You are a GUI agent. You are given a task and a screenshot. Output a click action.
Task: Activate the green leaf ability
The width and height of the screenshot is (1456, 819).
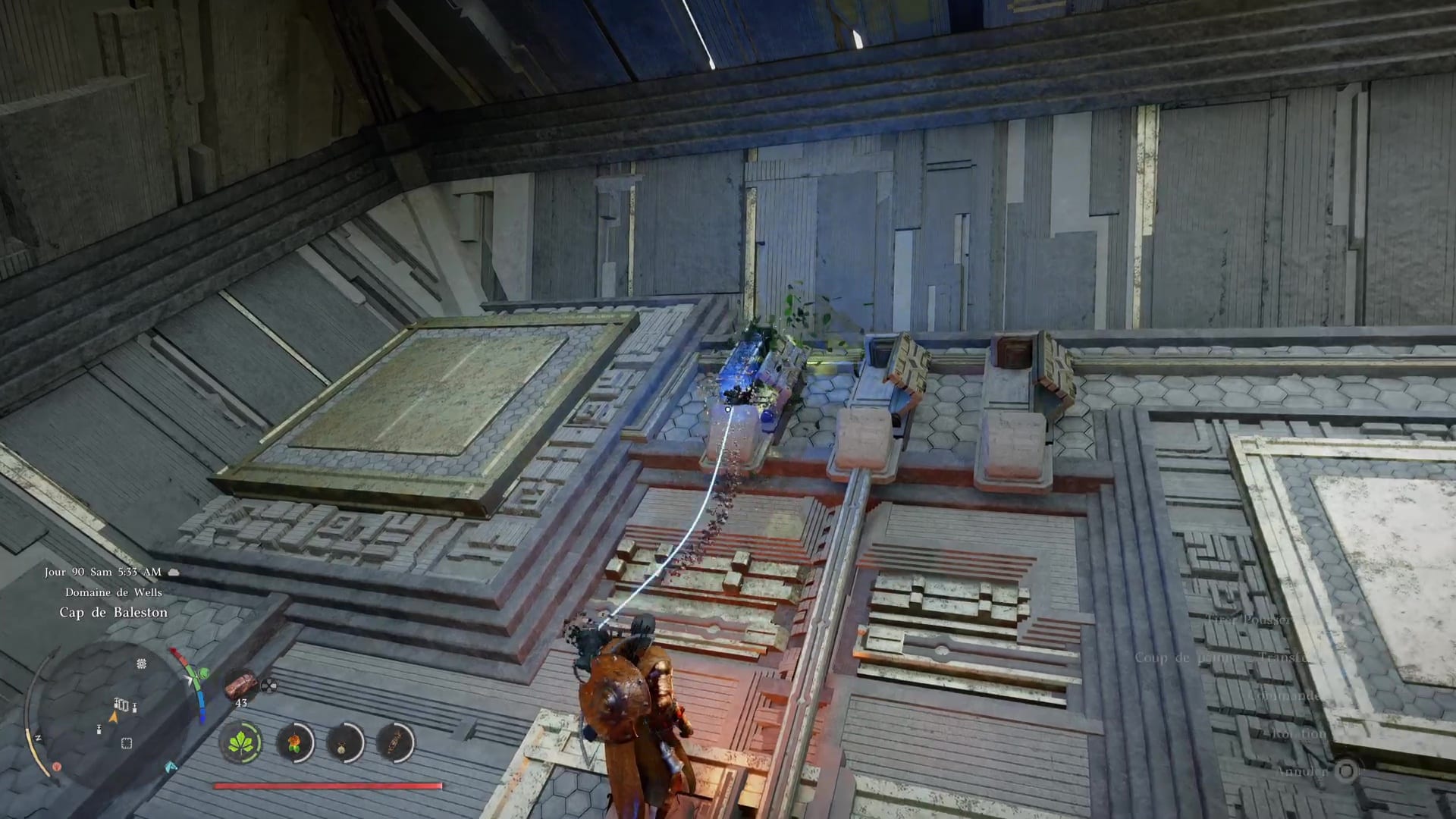pyautogui.click(x=241, y=742)
